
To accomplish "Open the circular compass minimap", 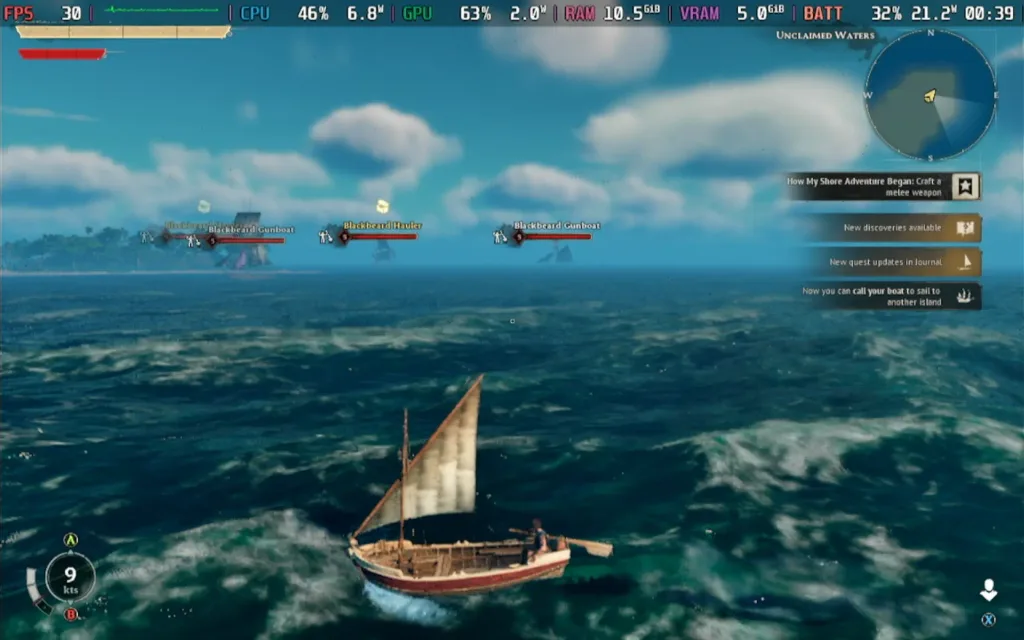I will coord(929,95).
